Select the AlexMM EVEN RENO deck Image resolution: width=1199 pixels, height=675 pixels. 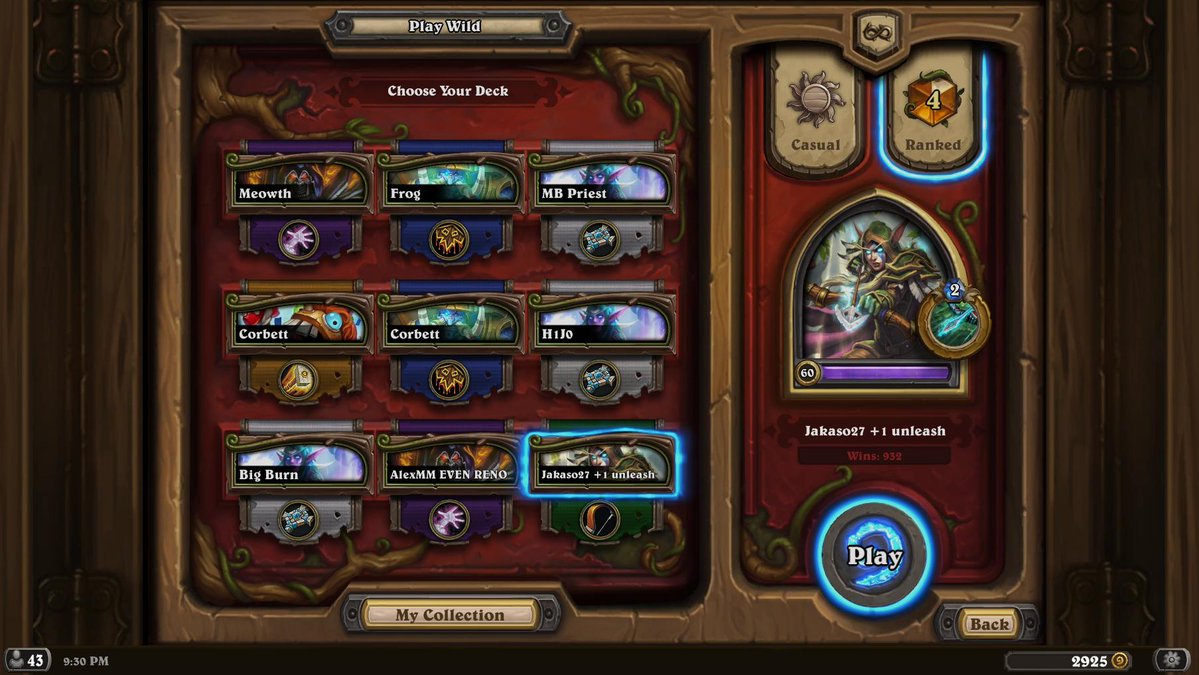450,465
